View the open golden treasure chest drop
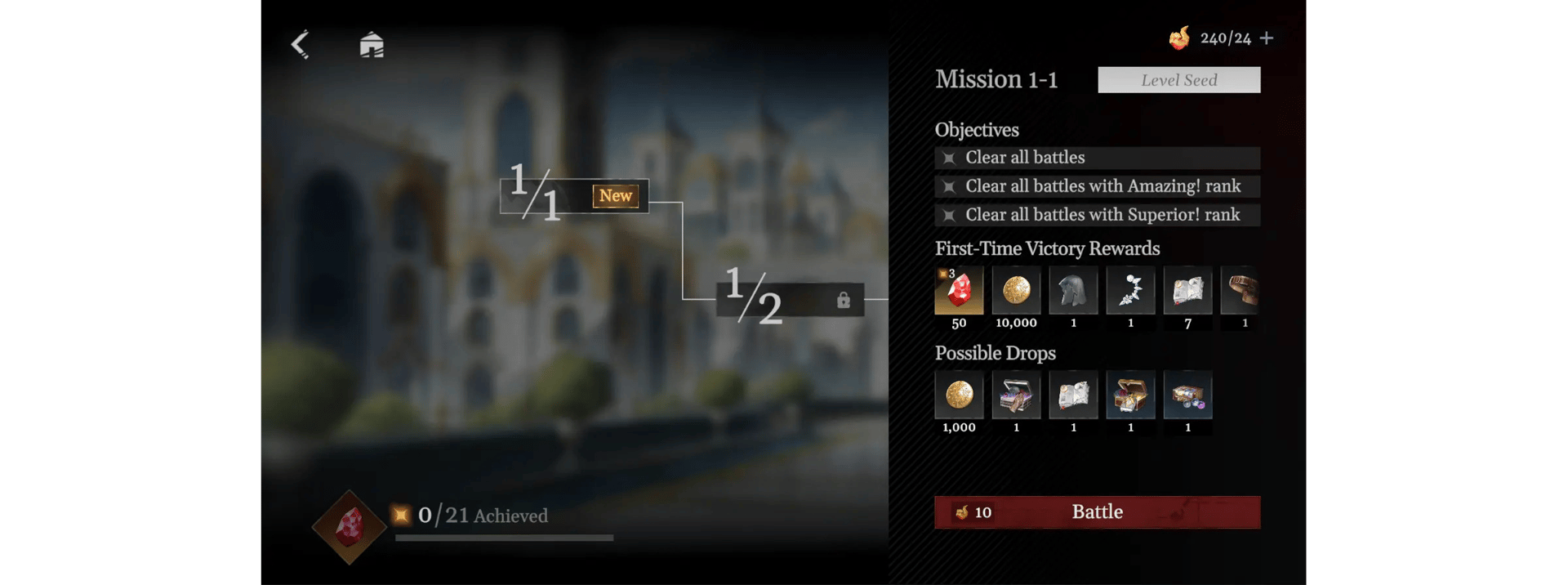Image resolution: width=1568 pixels, height=585 pixels. (1130, 395)
